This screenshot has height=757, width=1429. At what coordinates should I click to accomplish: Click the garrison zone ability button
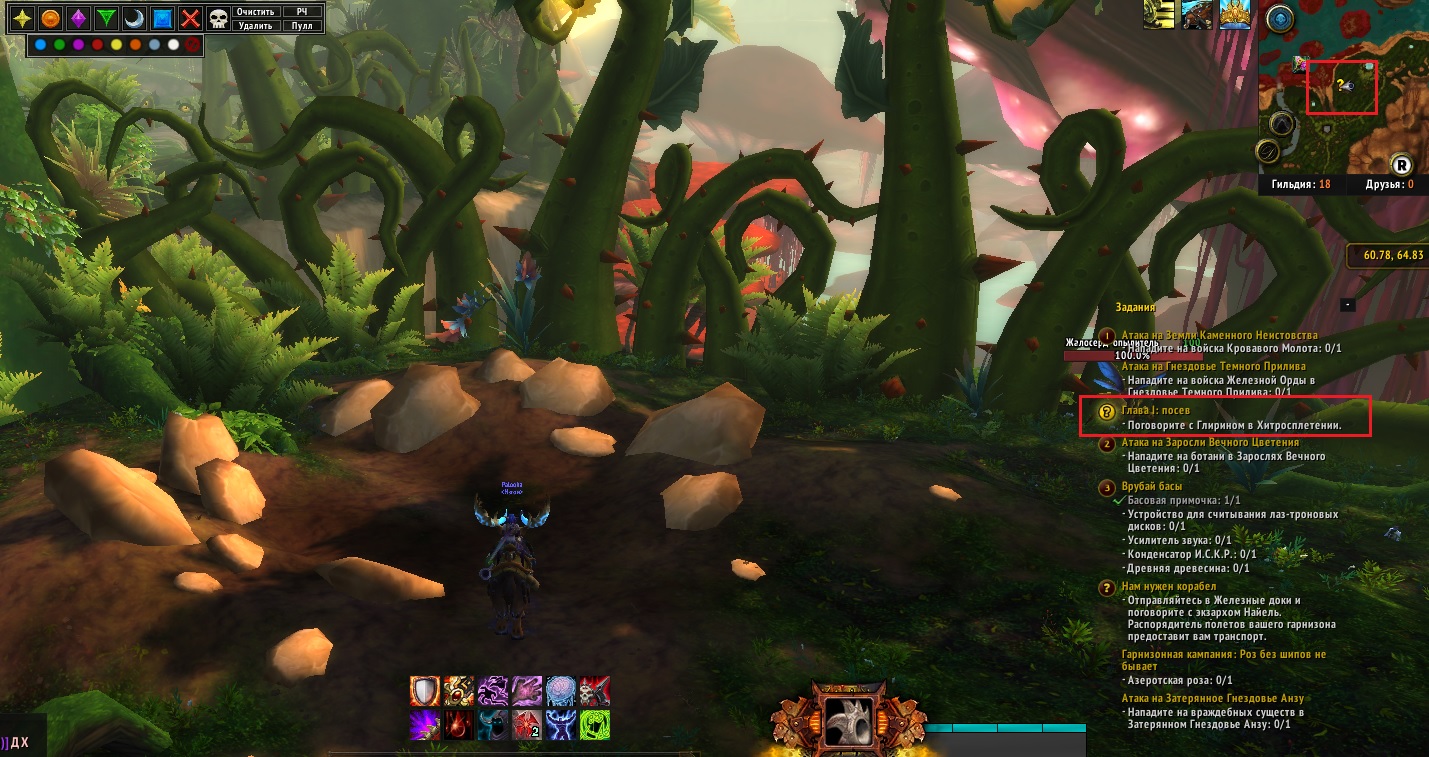[848, 719]
